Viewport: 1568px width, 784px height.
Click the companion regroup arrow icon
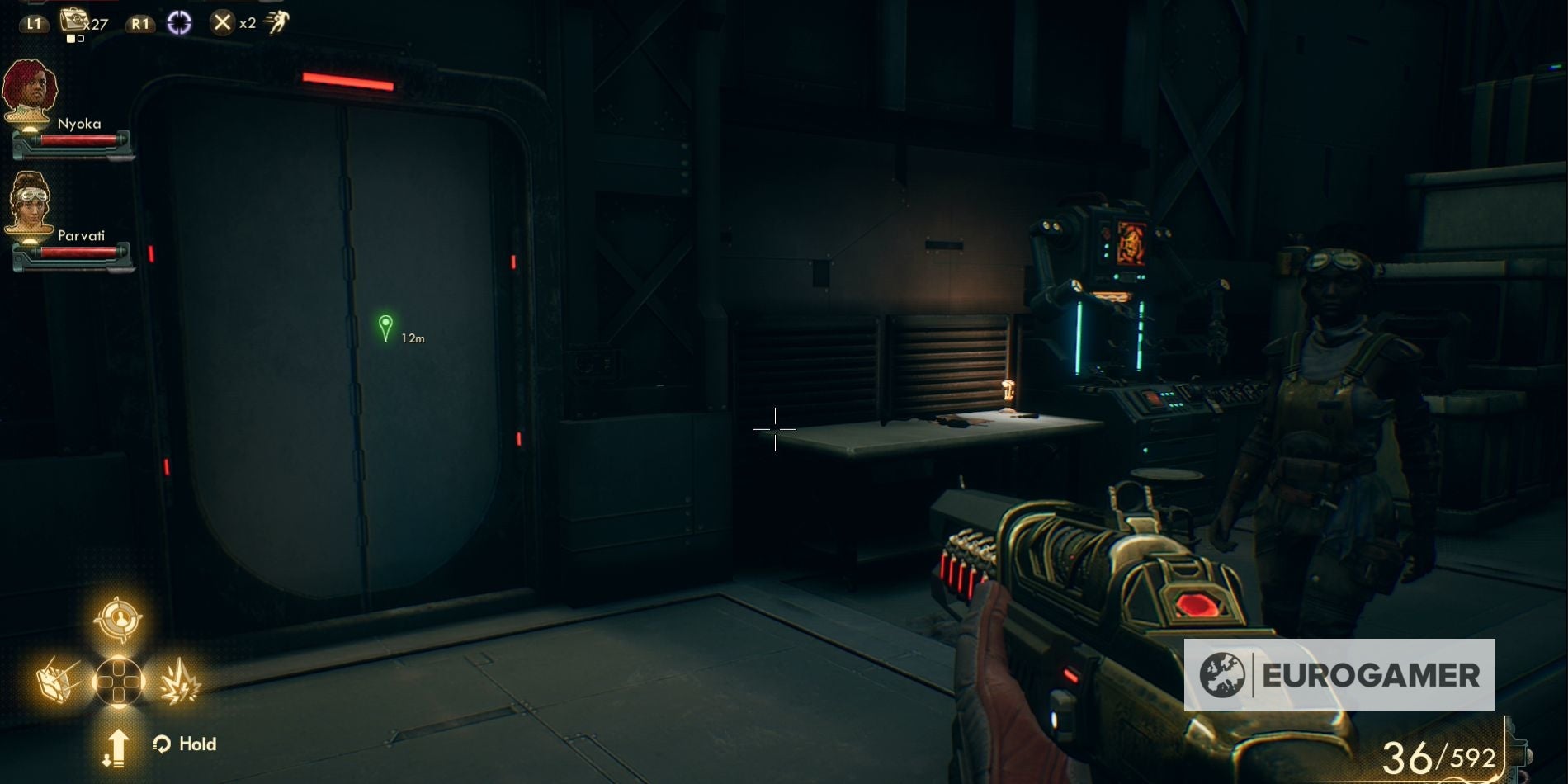(x=120, y=747)
